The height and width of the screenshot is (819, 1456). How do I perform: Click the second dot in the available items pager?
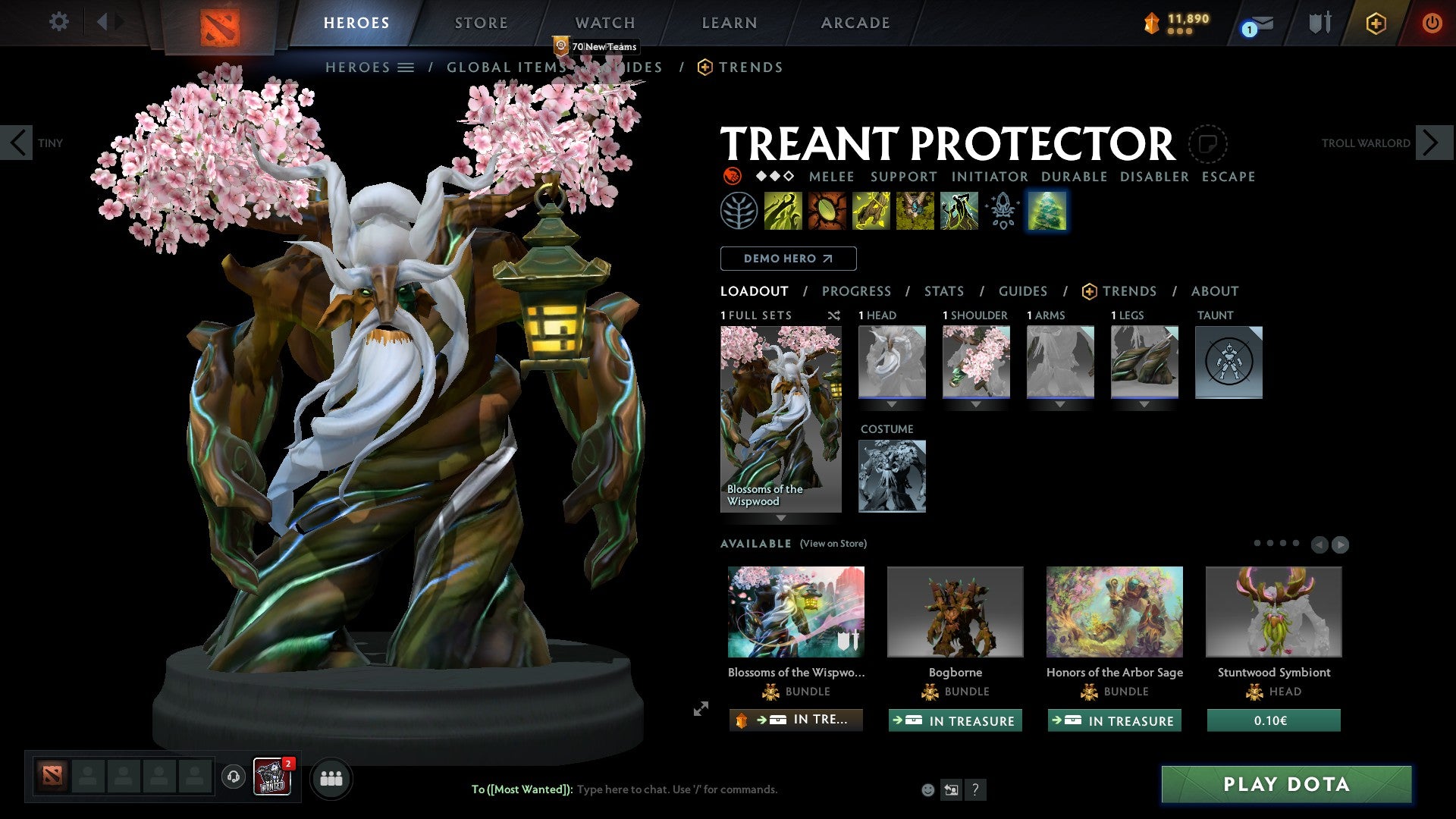click(1271, 543)
